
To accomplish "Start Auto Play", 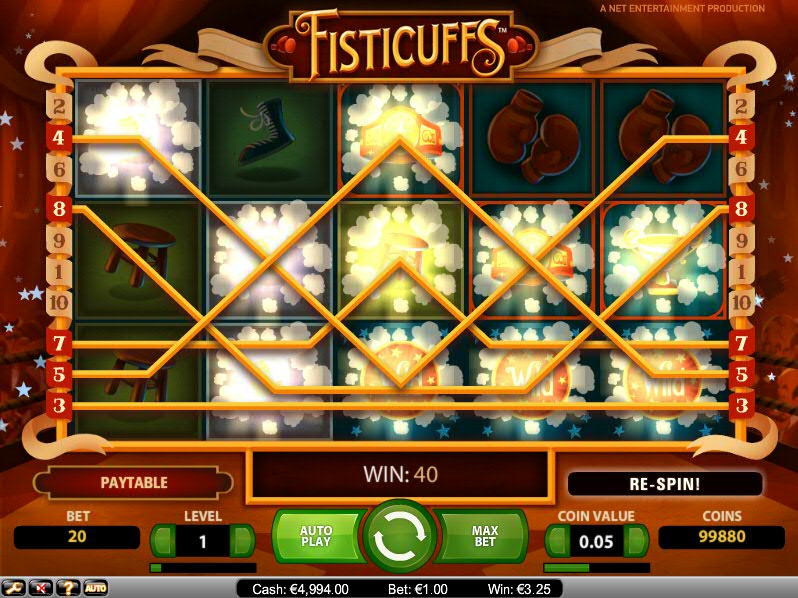I will pyautogui.click(x=317, y=537).
